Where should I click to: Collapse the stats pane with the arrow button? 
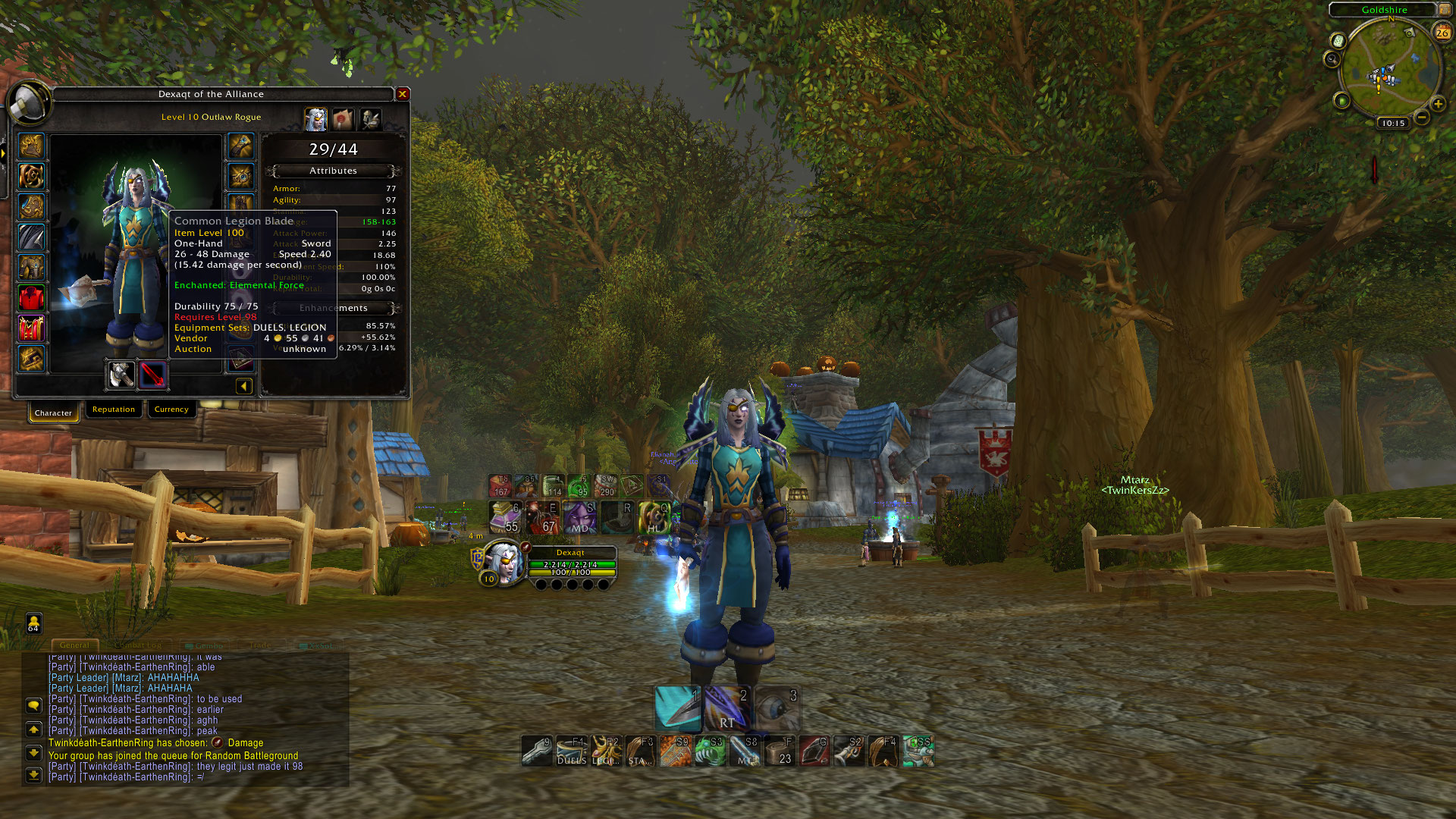point(243,387)
